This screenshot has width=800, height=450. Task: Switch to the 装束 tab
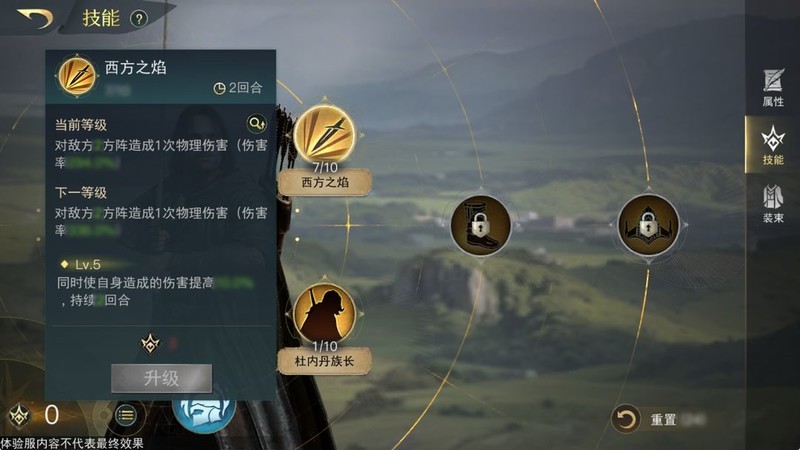click(773, 203)
